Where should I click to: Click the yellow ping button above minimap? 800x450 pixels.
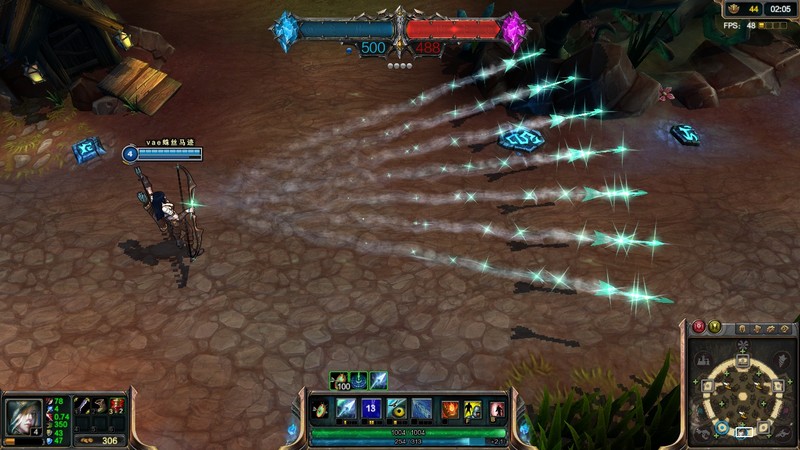715,327
